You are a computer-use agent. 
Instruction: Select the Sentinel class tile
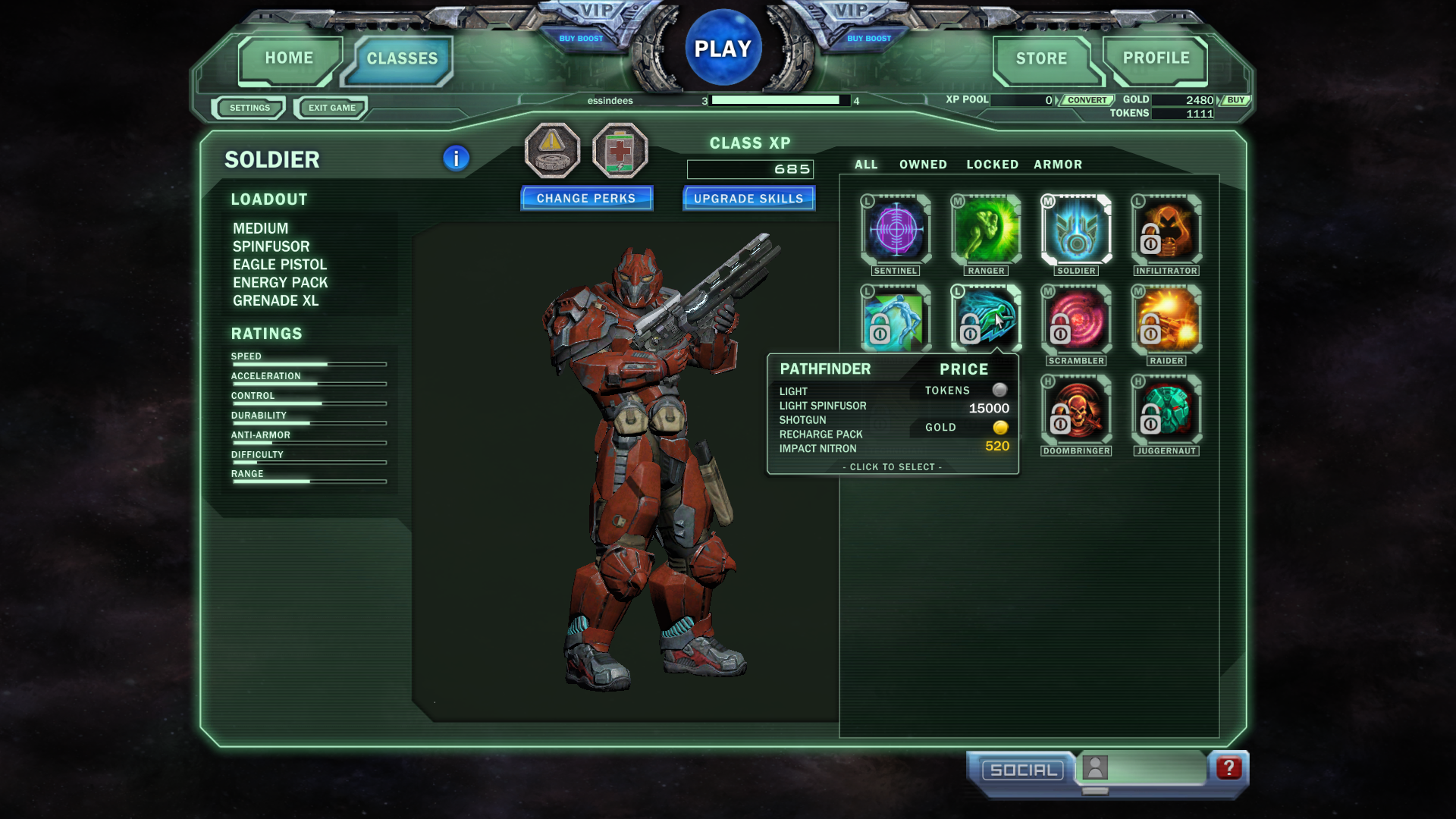(896, 230)
